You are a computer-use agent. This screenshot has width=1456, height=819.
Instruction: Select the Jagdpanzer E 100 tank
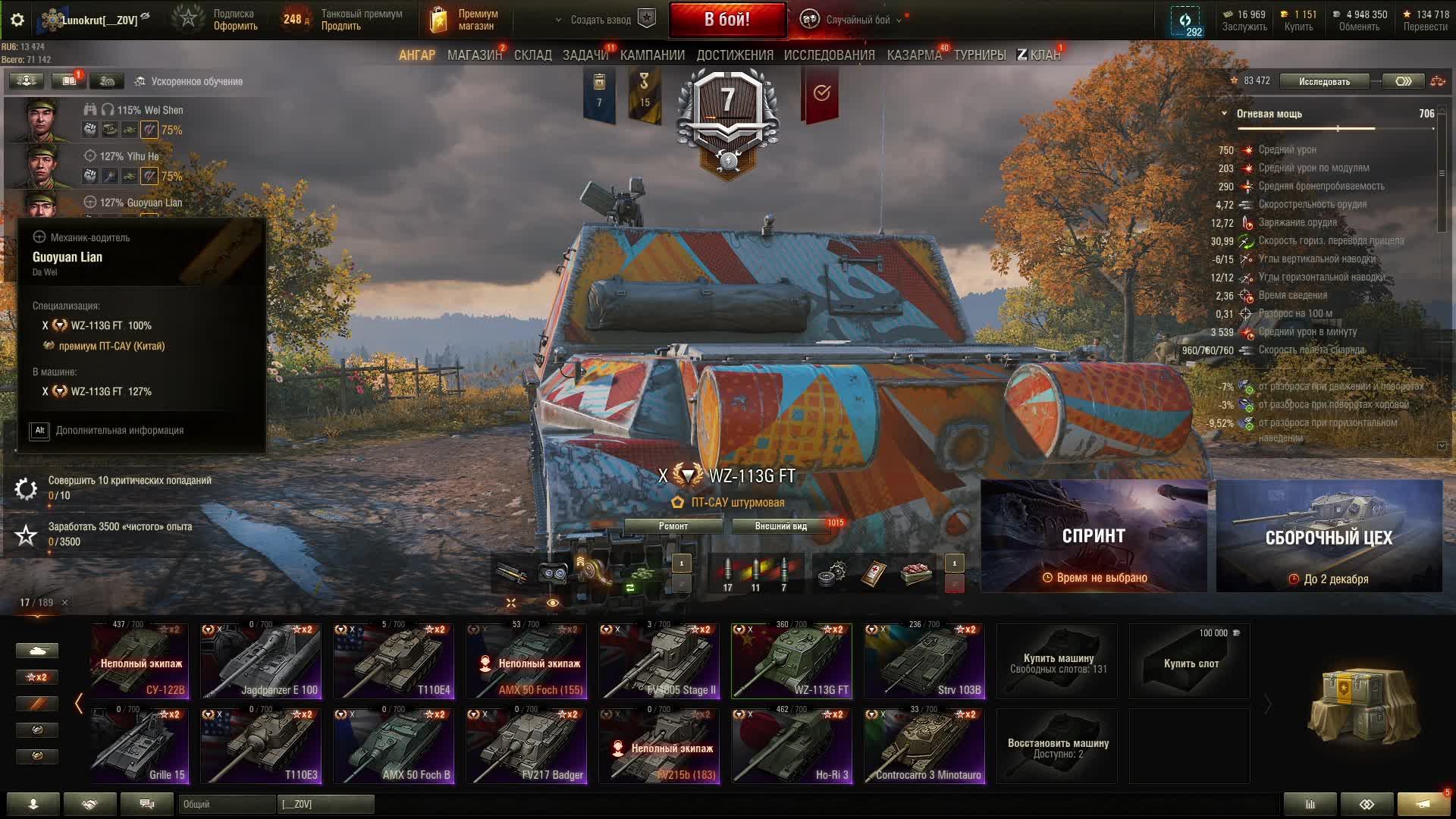[261, 661]
